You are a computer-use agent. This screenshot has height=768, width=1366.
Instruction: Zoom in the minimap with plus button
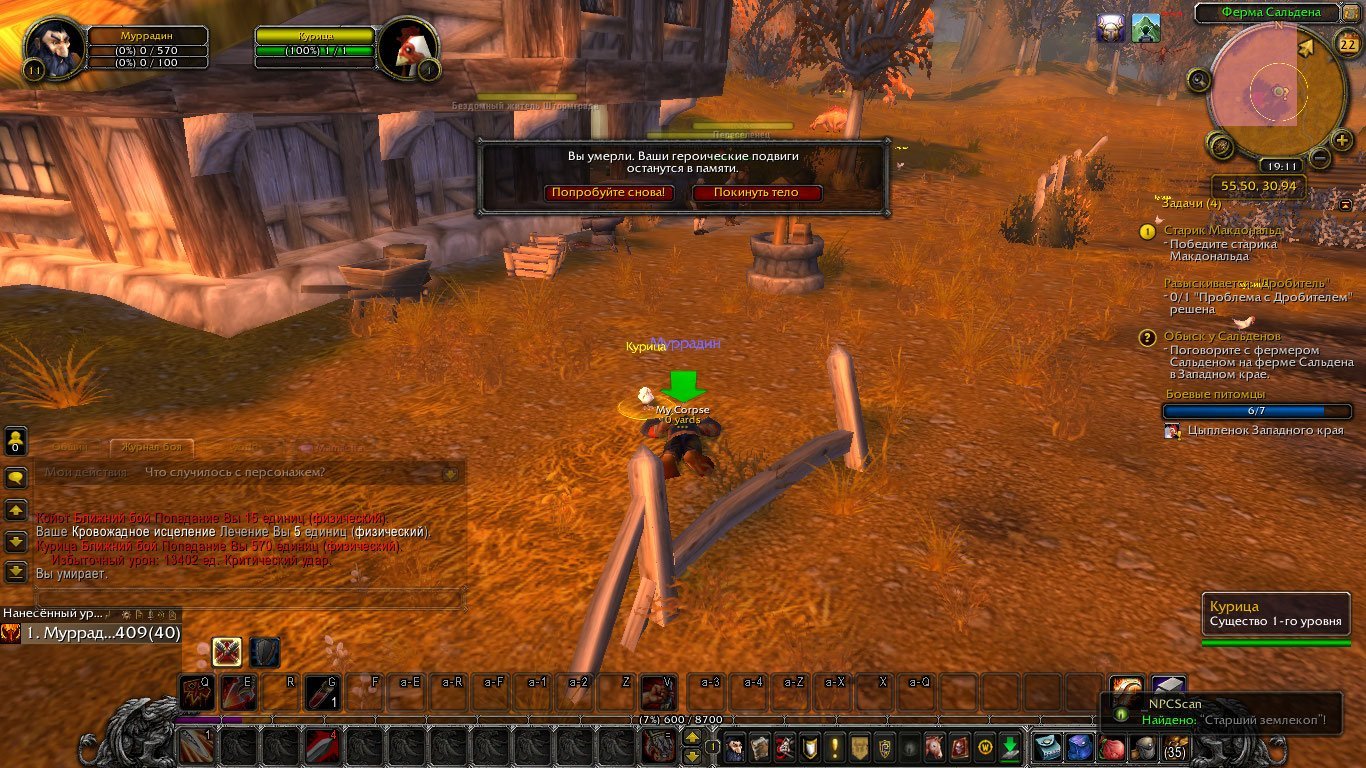pos(1342,141)
